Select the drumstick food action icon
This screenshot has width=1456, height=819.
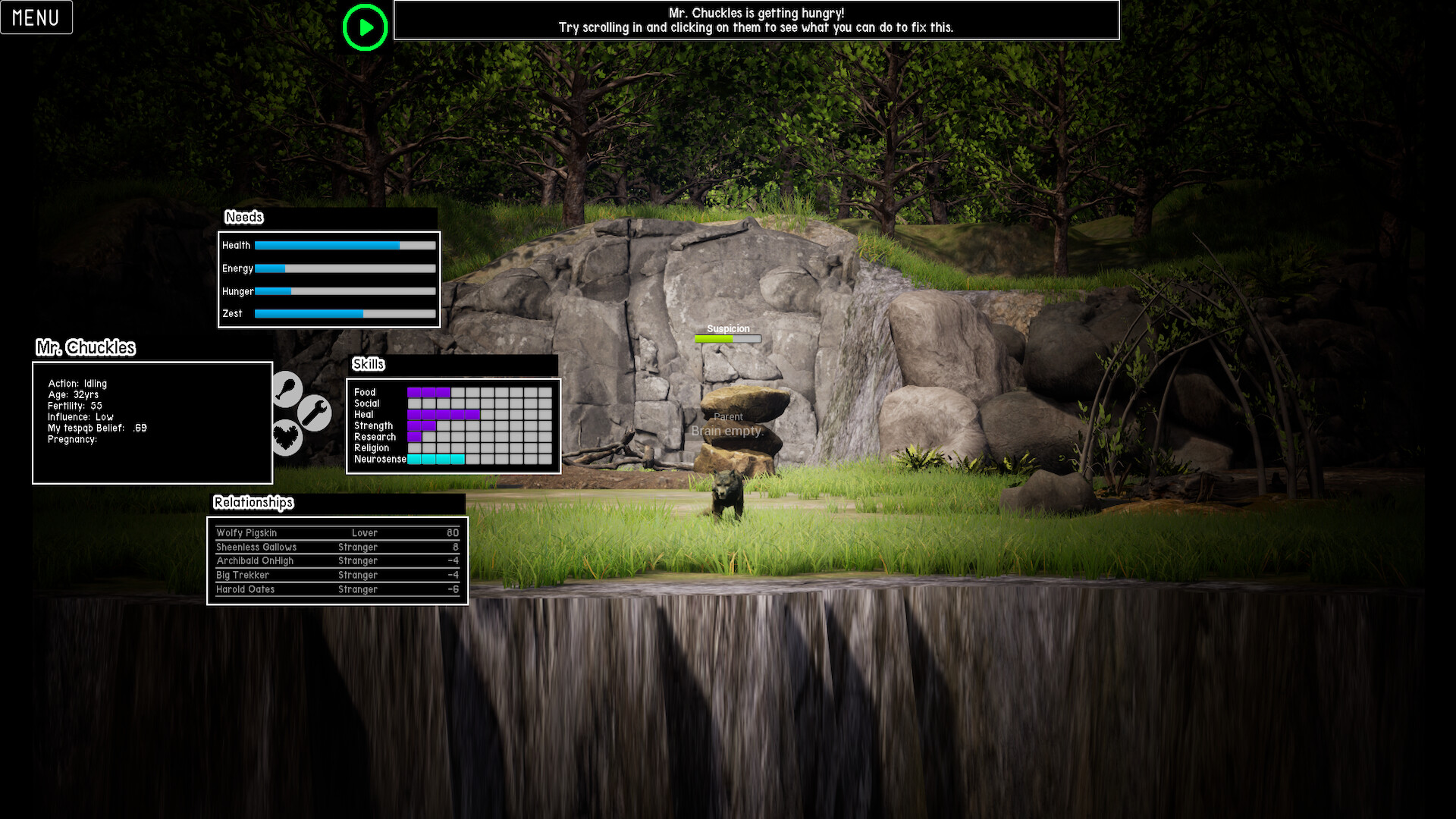click(x=287, y=389)
